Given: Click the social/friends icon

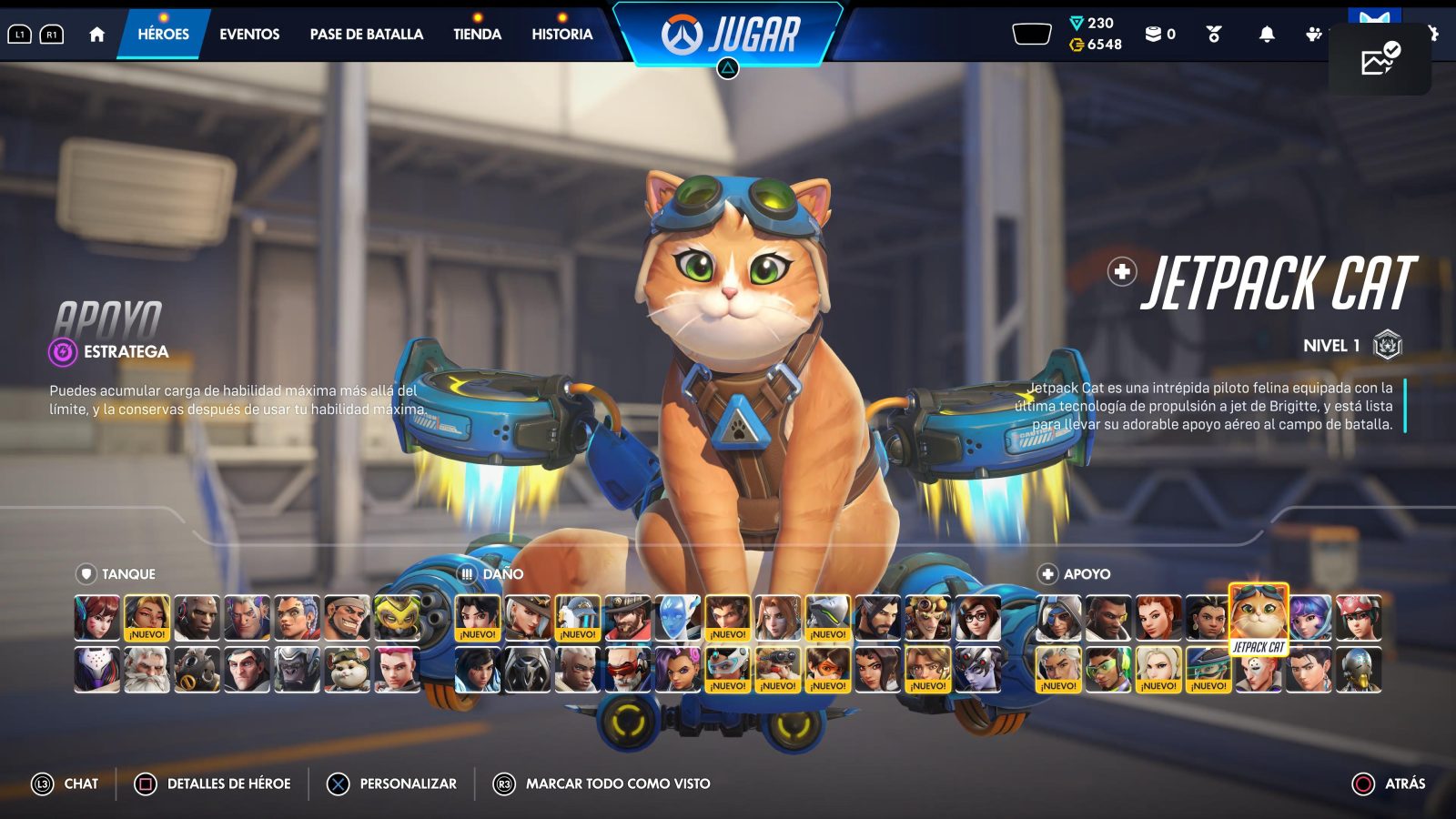Looking at the screenshot, I should click(x=1313, y=34).
